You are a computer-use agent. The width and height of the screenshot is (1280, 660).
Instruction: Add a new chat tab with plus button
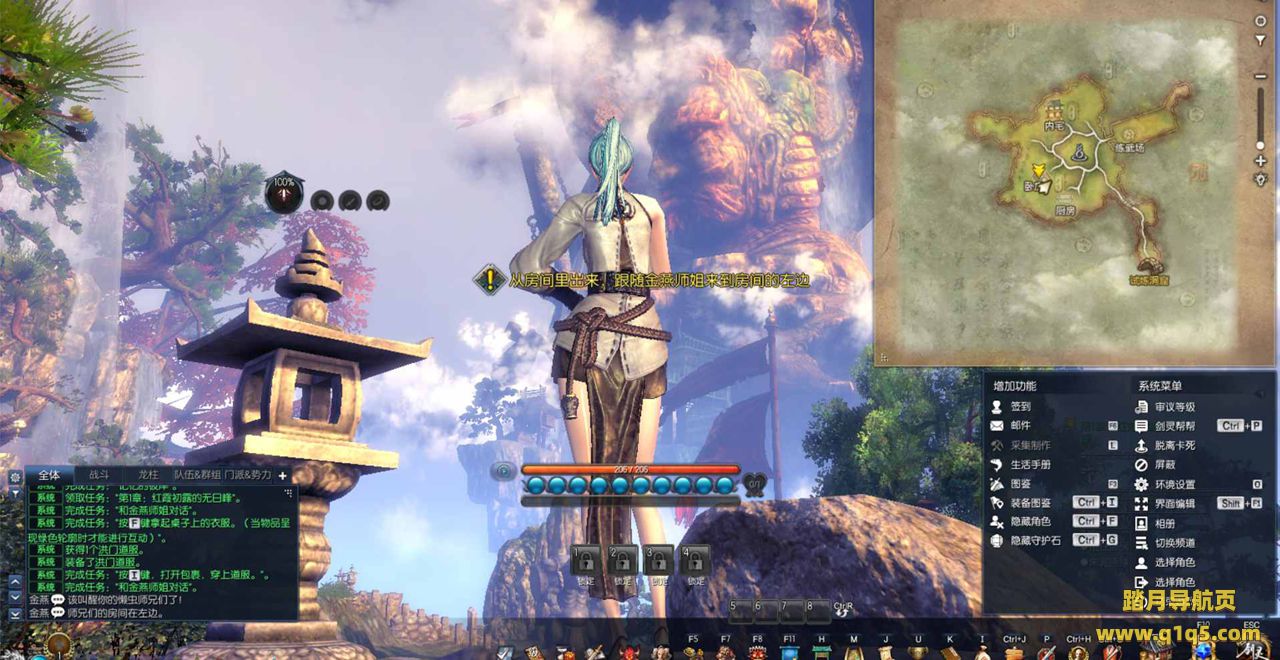(282, 476)
